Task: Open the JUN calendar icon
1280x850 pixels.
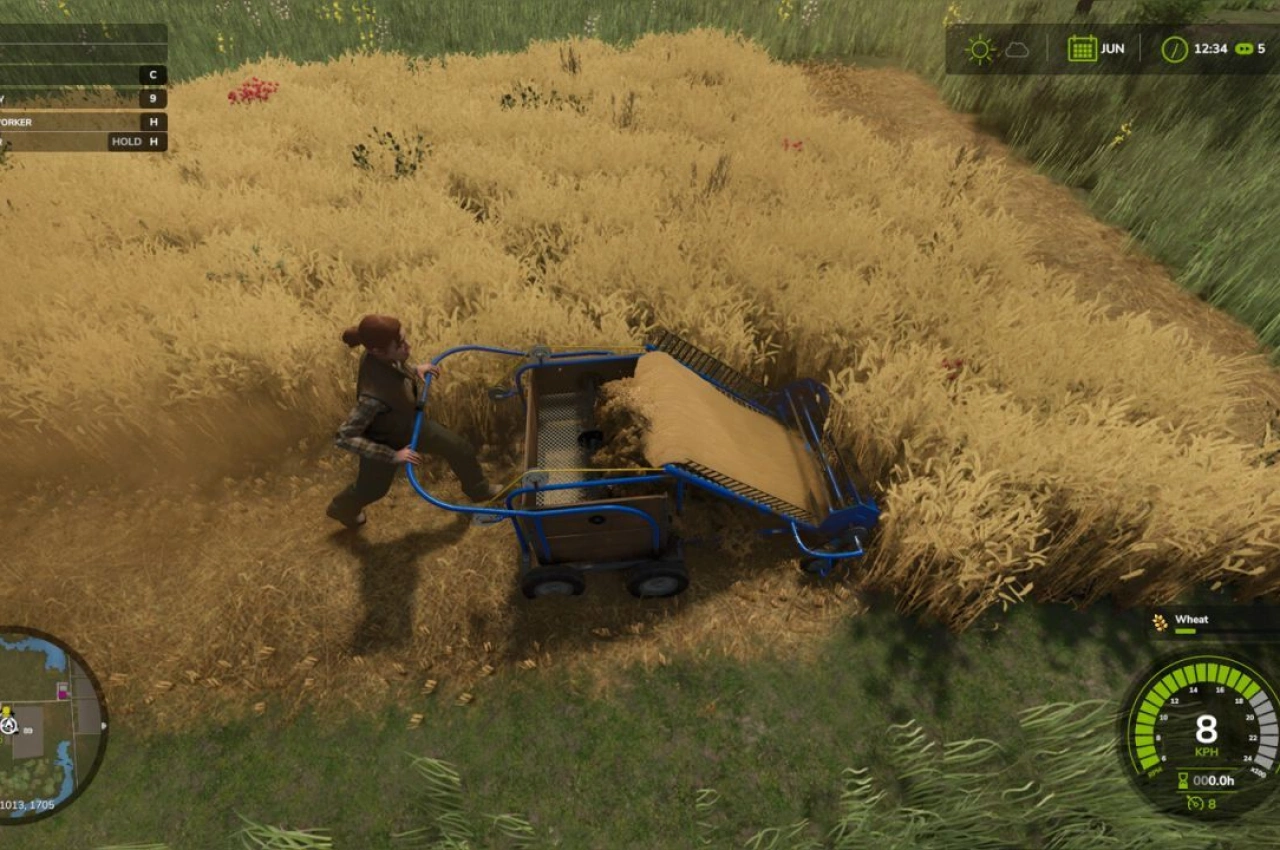Action: [1082, 48]
